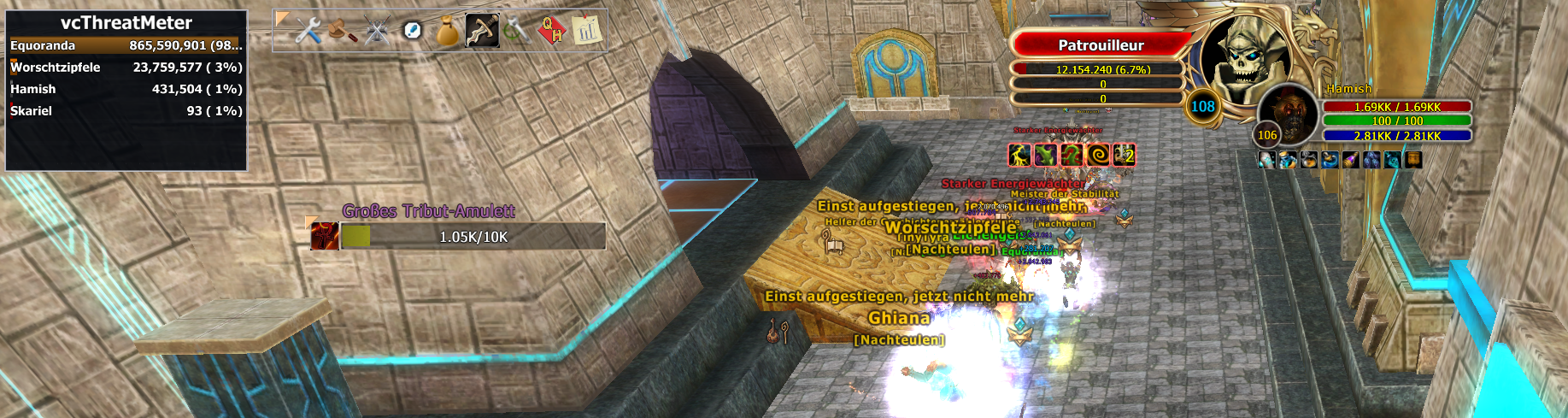
Task: Select Equoranda row in vcThreatMeter
Action: click(x=126, y=45)
